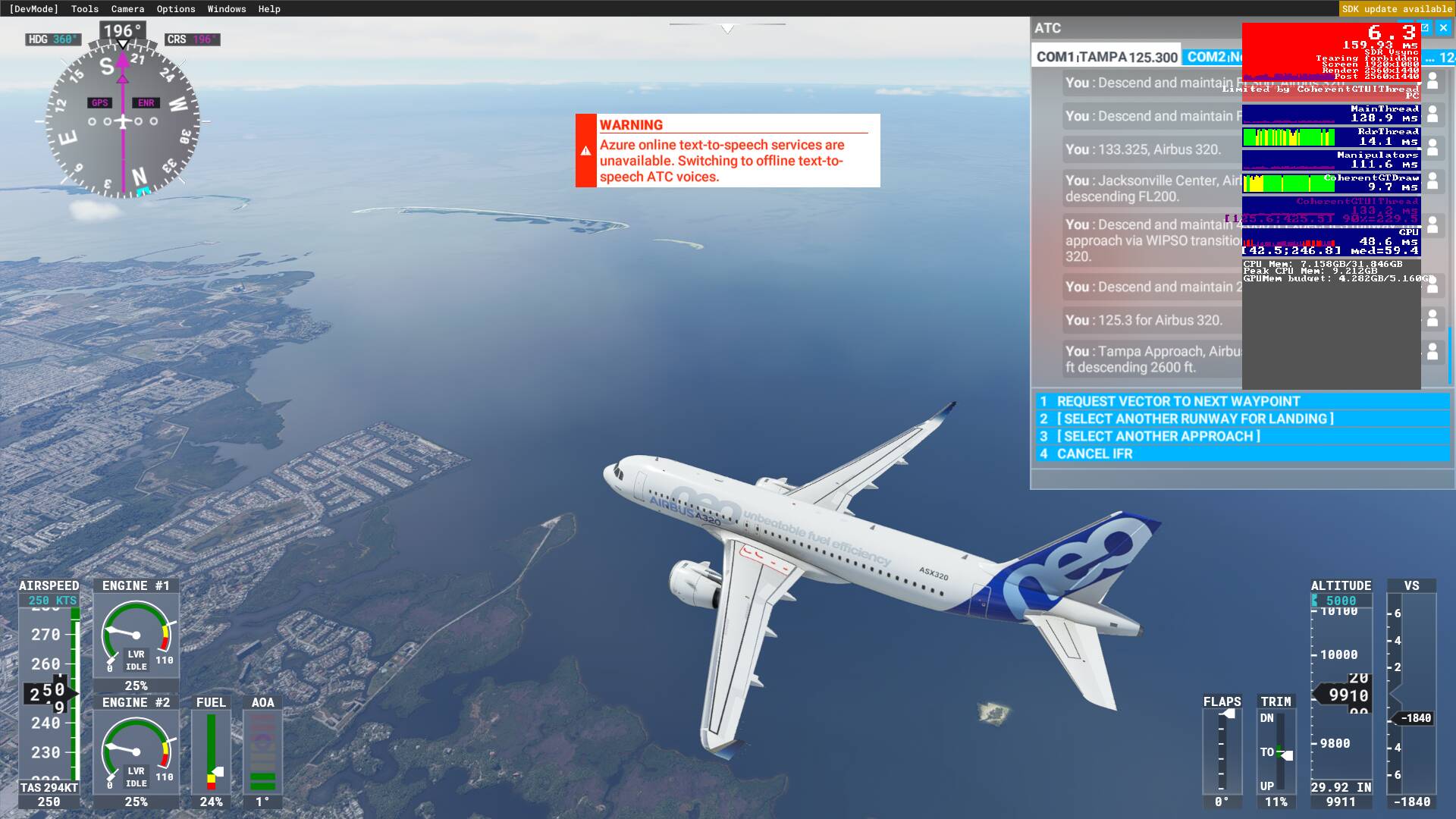
Task: Click the GPS mode indicator on the compass
Action: [99, 103]
